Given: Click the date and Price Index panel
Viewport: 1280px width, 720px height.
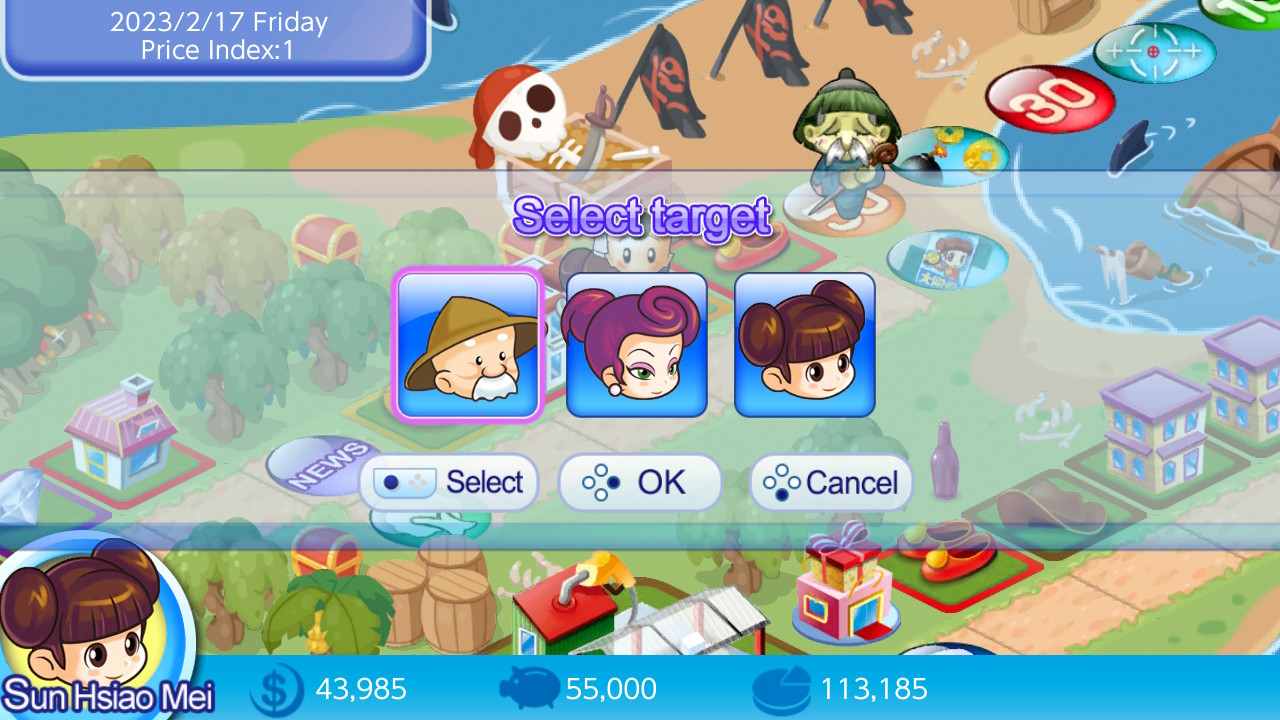Looking at the screenshot, I should [214, 37].
